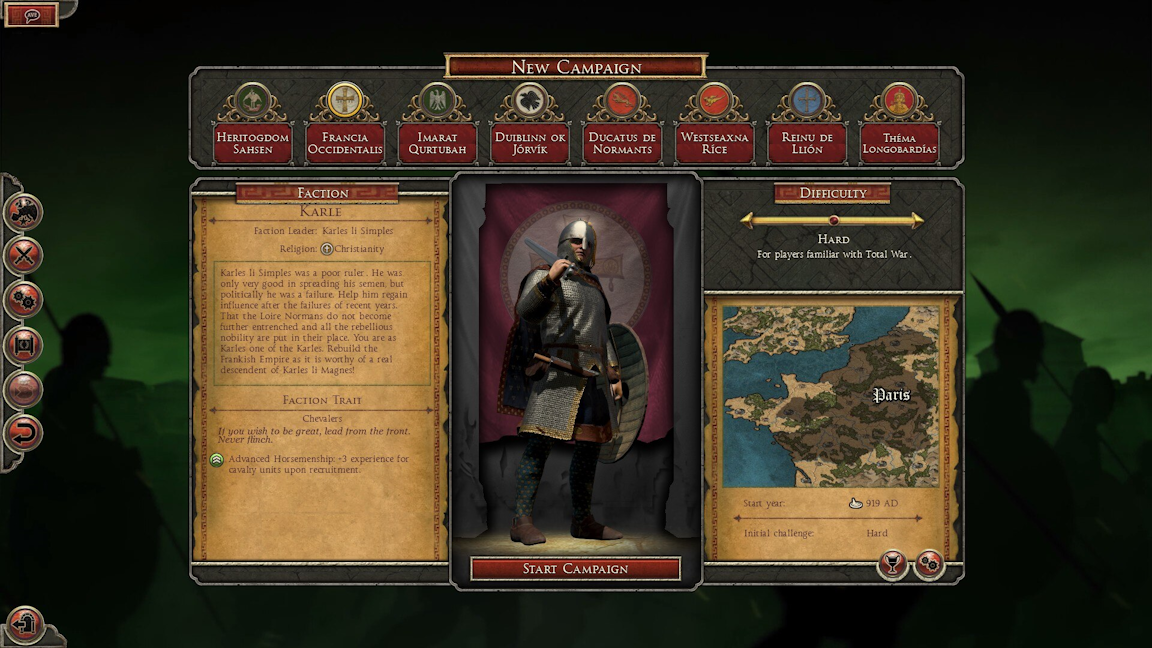Viewport: 1152px width, 648px height.
Task: Open the scroll icon in sidebar
Action: 23,345
